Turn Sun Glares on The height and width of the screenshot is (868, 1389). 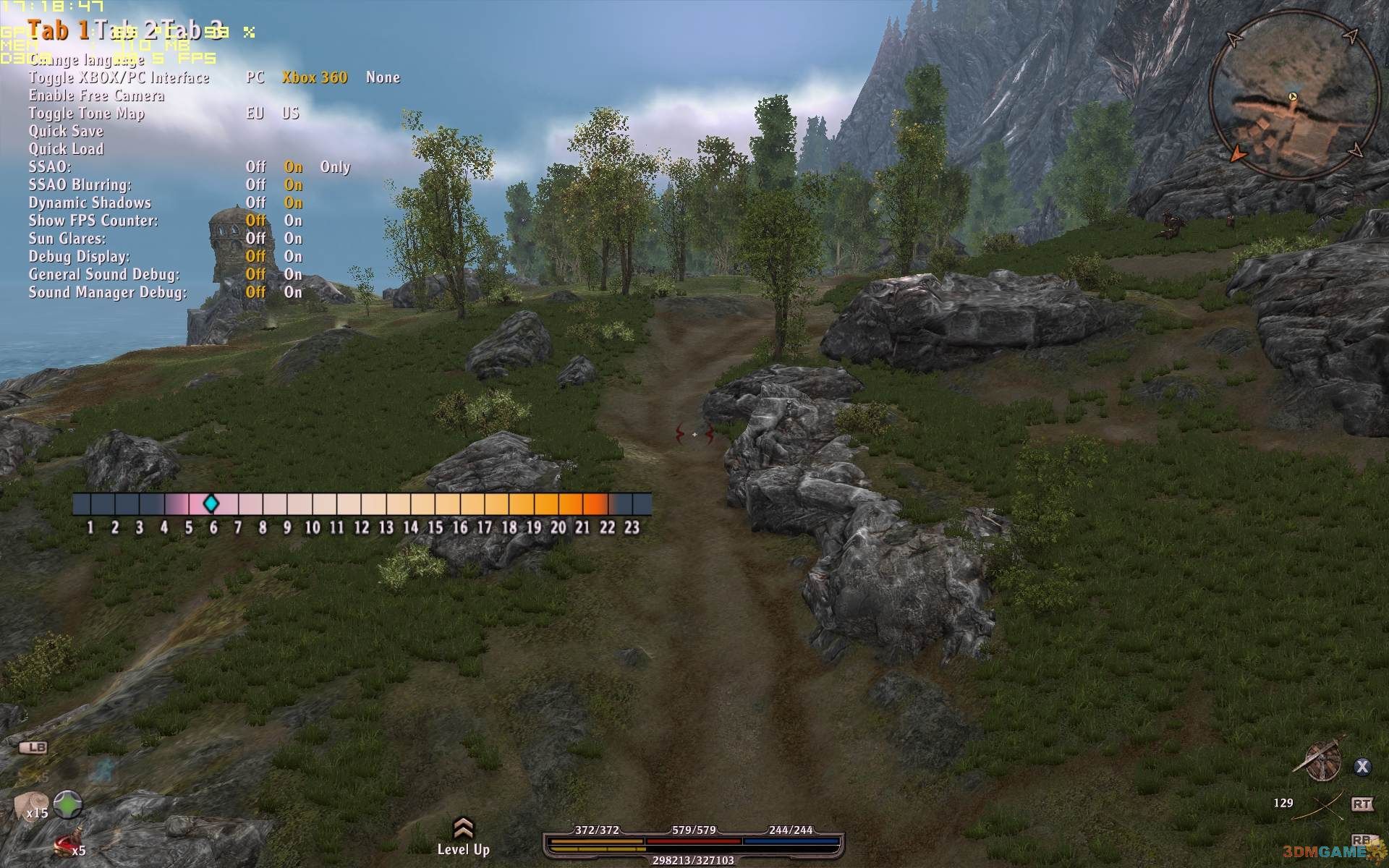(x=293, y=239)
